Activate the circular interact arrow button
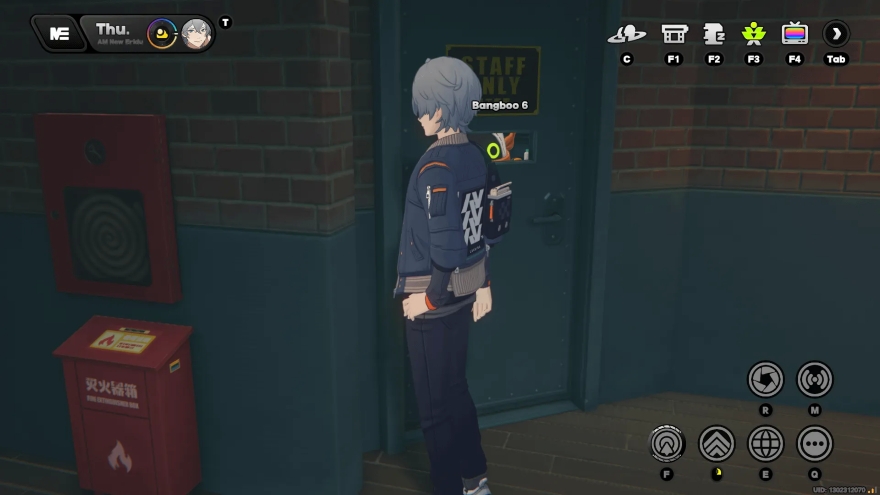The height and width of the screenshot is (495, 880). (x=667, y=443)
